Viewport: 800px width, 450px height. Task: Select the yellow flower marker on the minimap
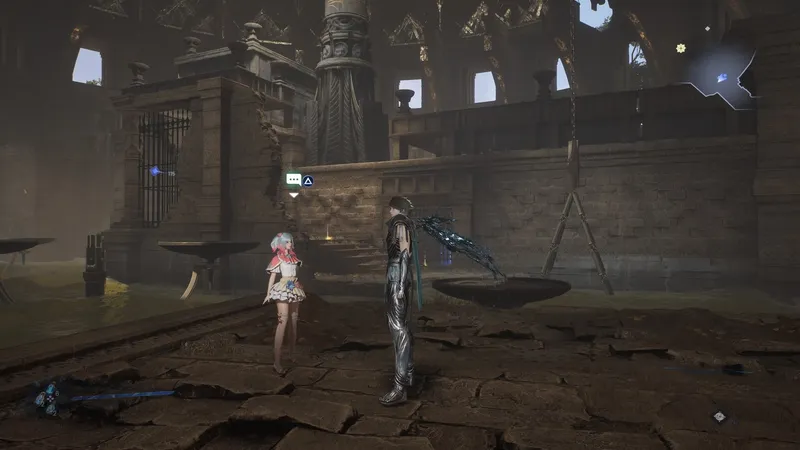[x=682, y=48]
